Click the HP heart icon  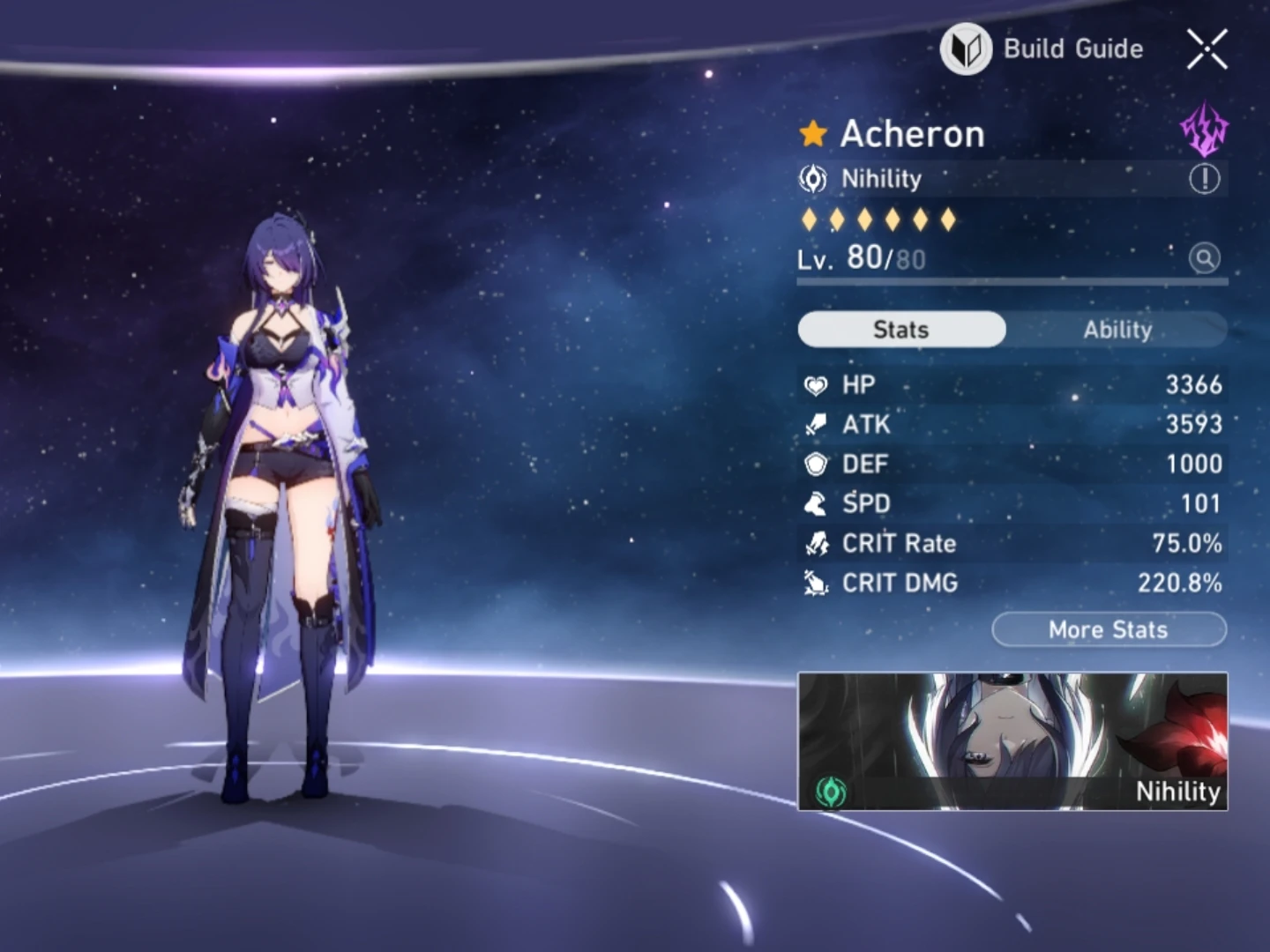(x=817, y=385)
